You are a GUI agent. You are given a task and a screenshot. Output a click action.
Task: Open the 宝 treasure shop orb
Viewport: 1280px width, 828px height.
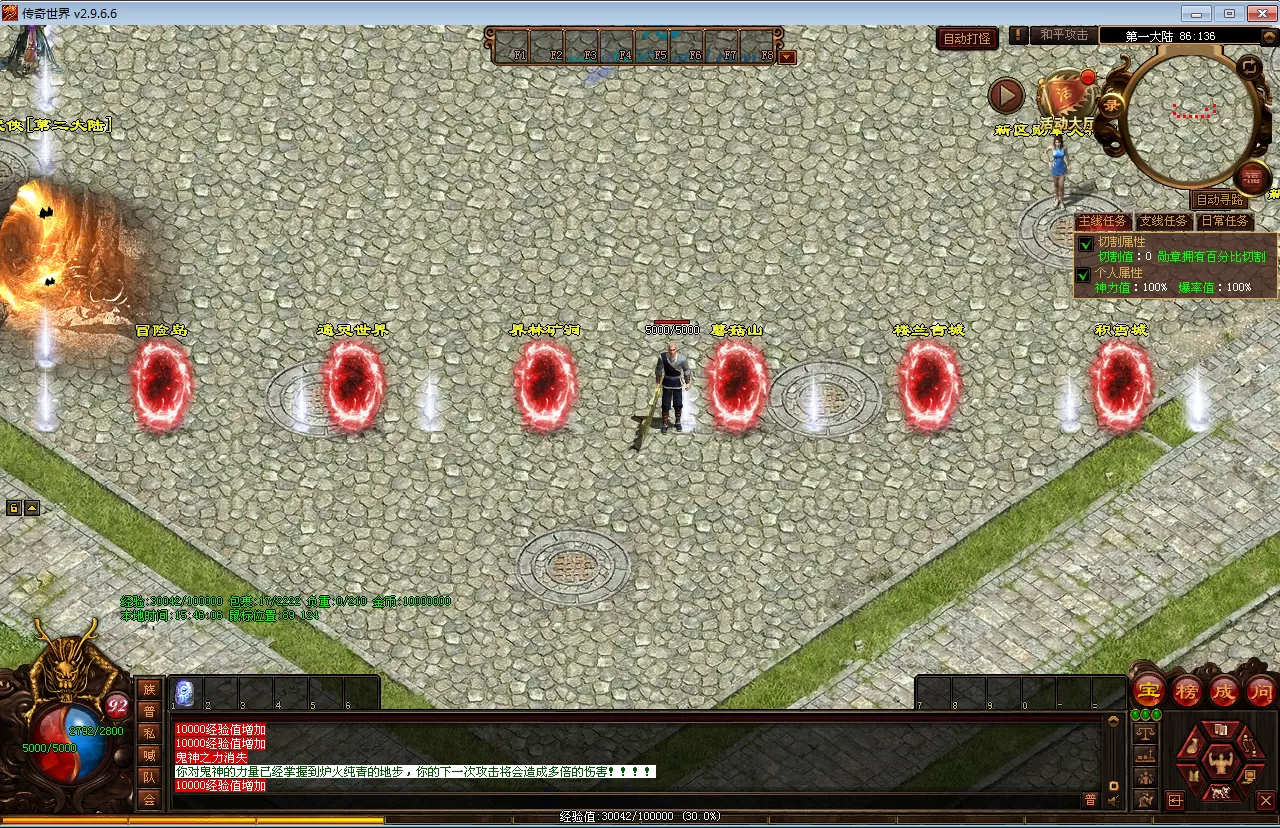pos(1150,690)
